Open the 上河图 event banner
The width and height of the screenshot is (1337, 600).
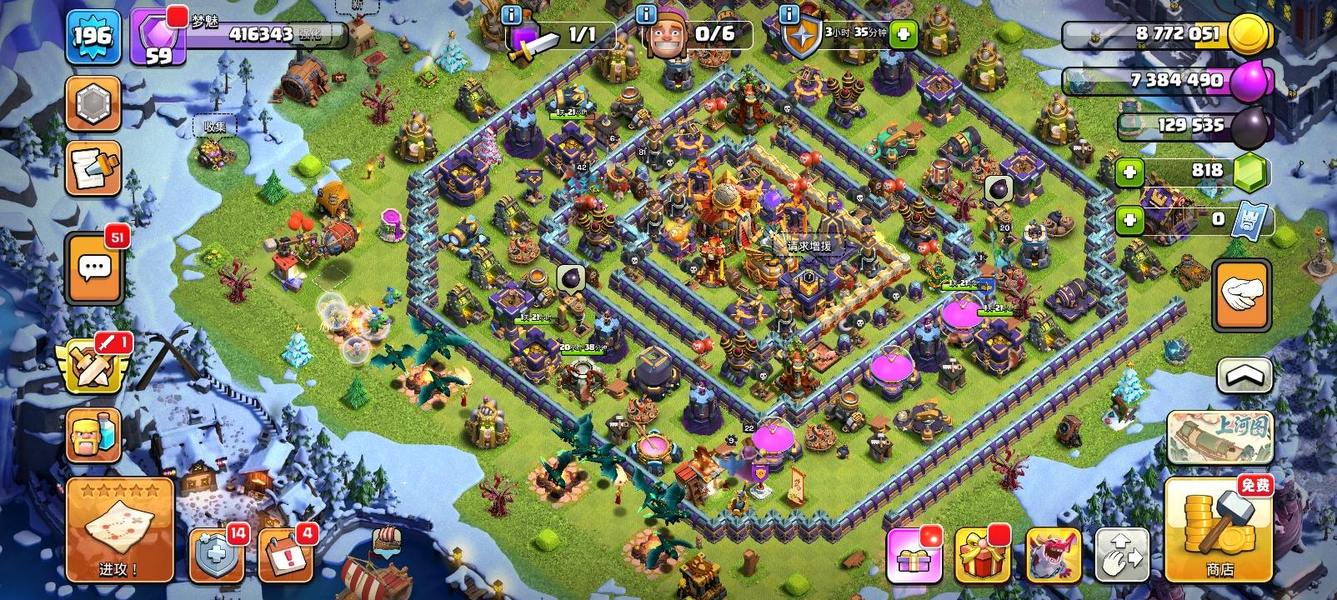pyautogui.click(x=1220, y=436)
